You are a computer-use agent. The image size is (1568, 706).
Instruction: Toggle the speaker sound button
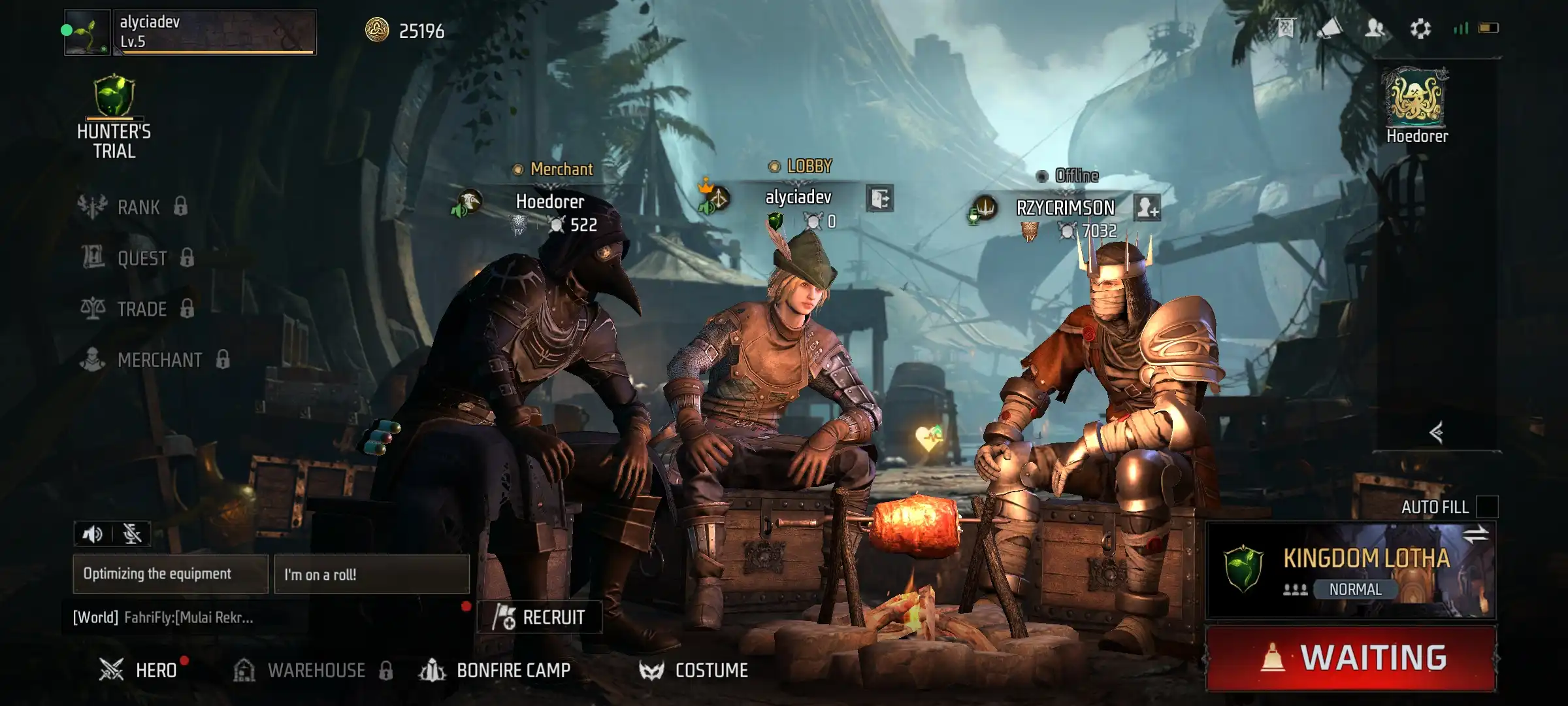click(x=93, y=534)
